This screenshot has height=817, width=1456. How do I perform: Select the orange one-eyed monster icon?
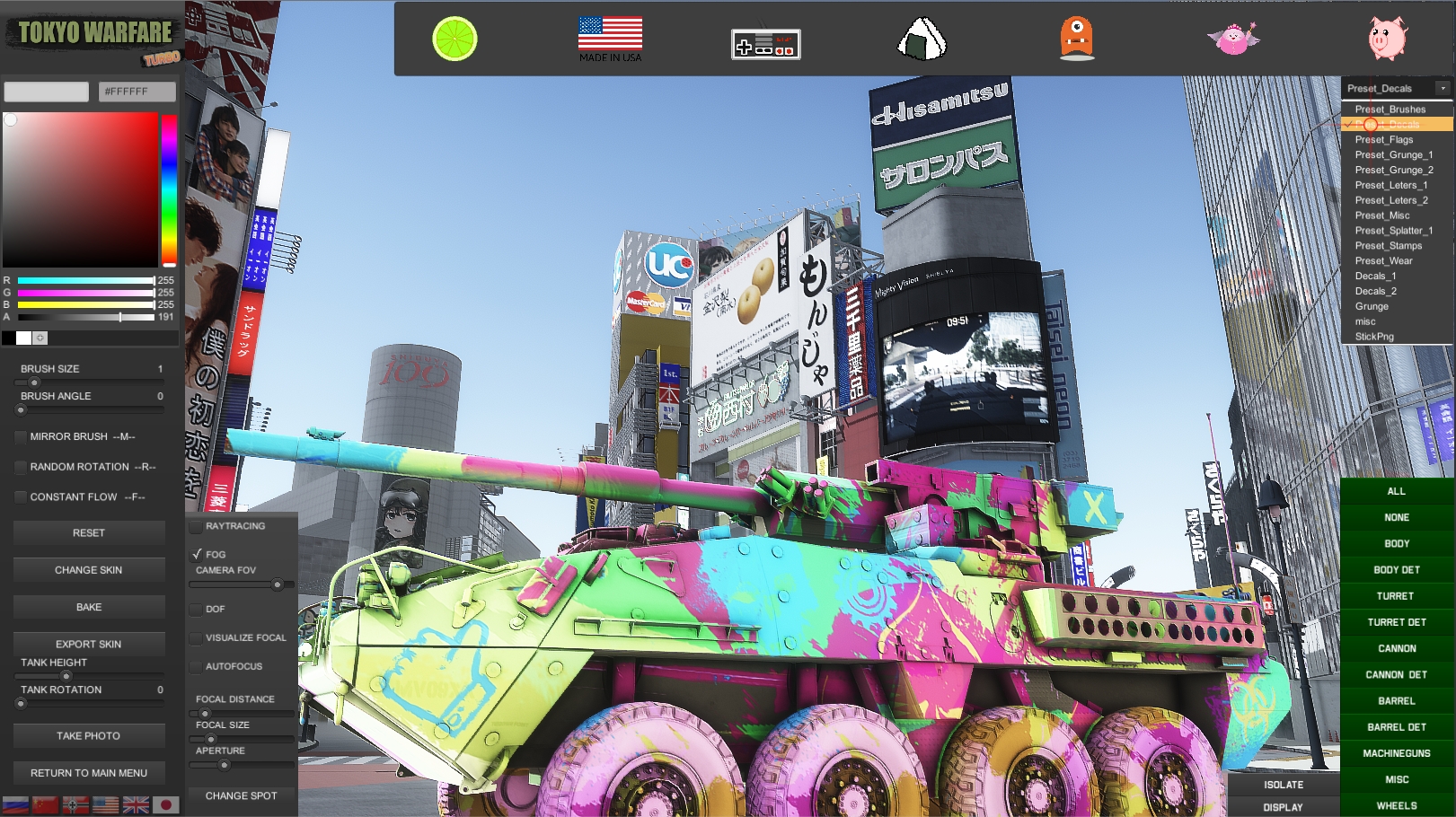1077,40
